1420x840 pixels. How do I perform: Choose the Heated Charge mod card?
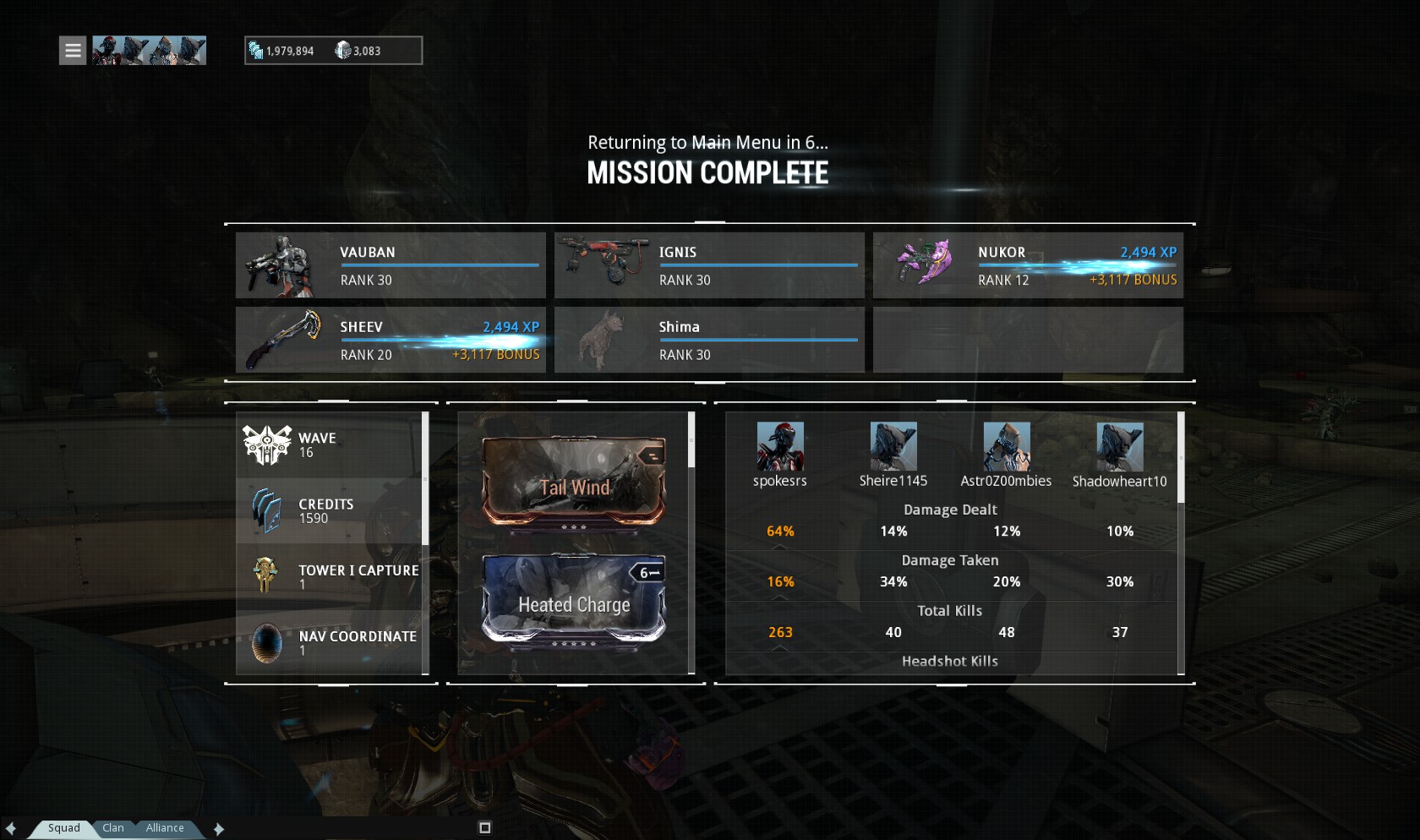click(574, 598)
